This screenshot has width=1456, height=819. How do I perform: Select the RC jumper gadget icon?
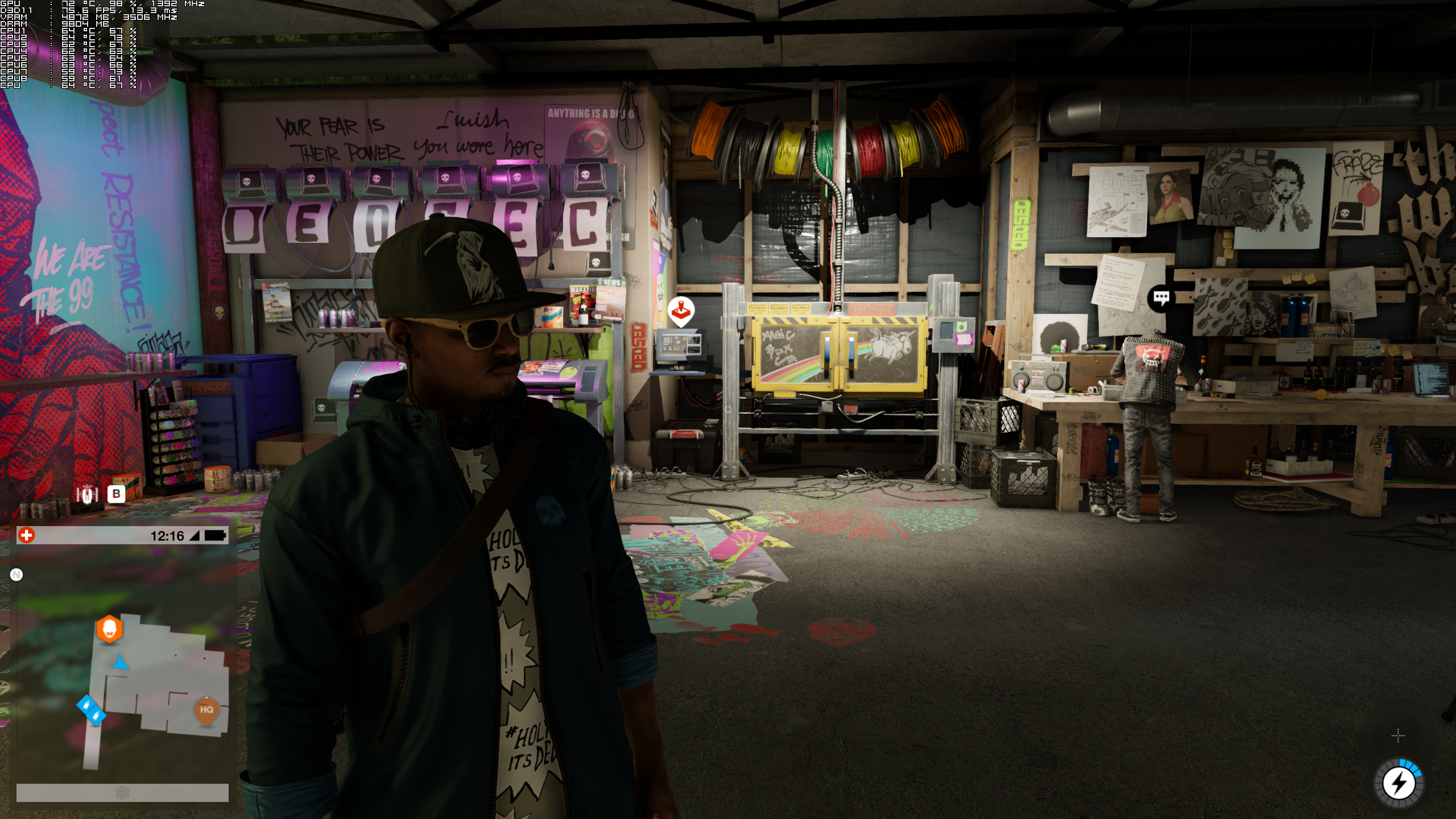[x=87, y=494]
